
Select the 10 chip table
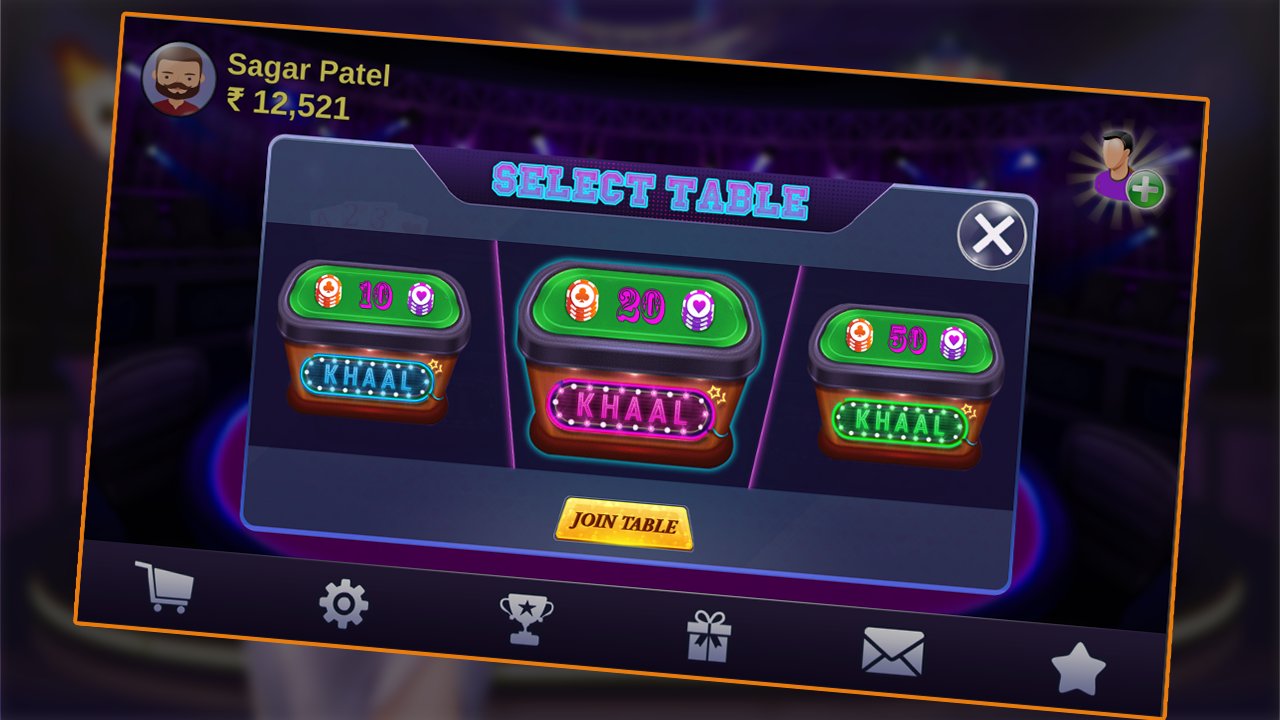point(372,341)
